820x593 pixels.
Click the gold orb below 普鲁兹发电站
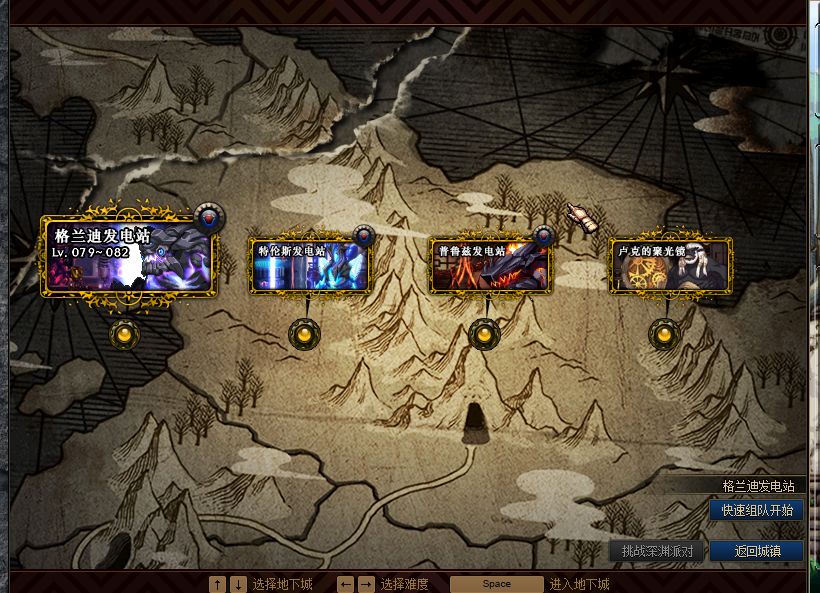tap(484, 335)
